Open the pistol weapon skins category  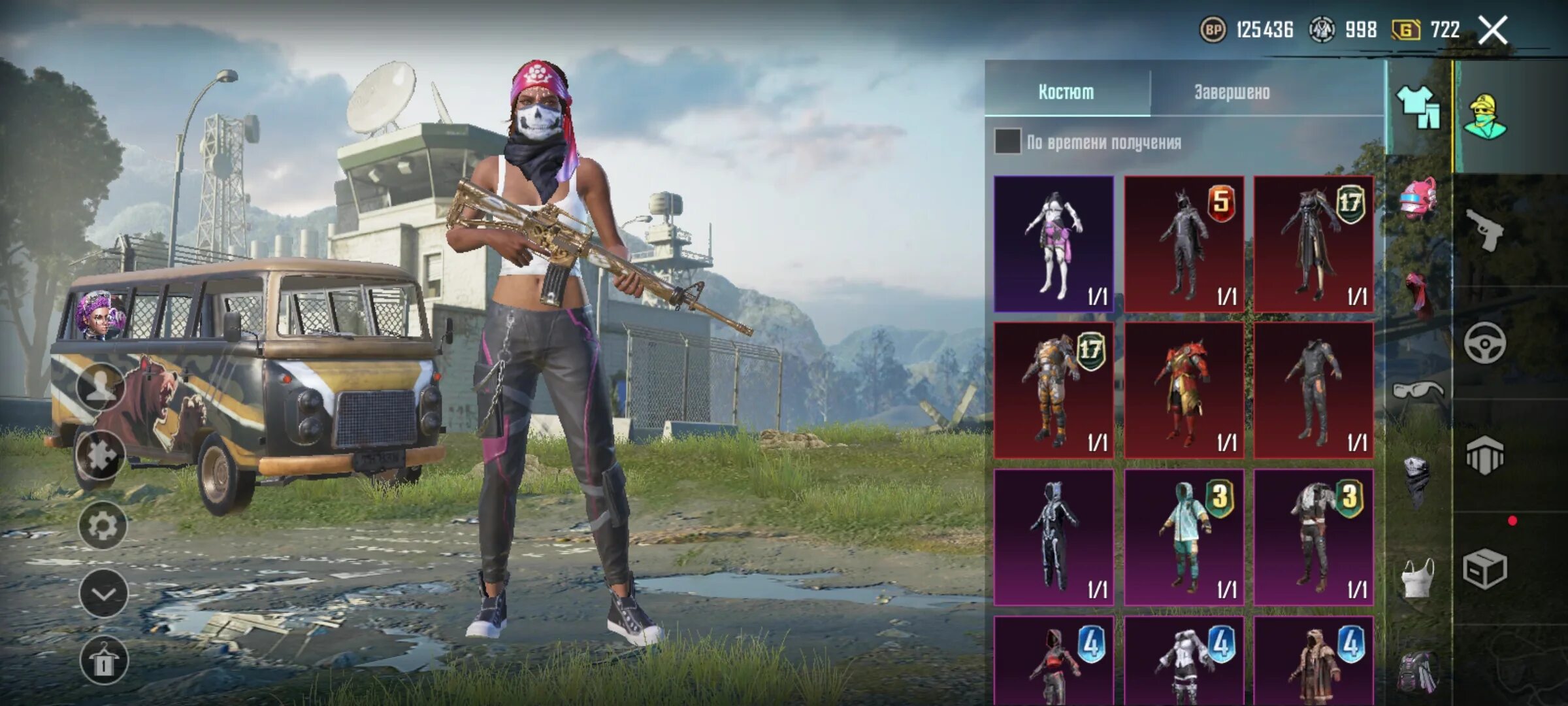(x=1484, y=230)
